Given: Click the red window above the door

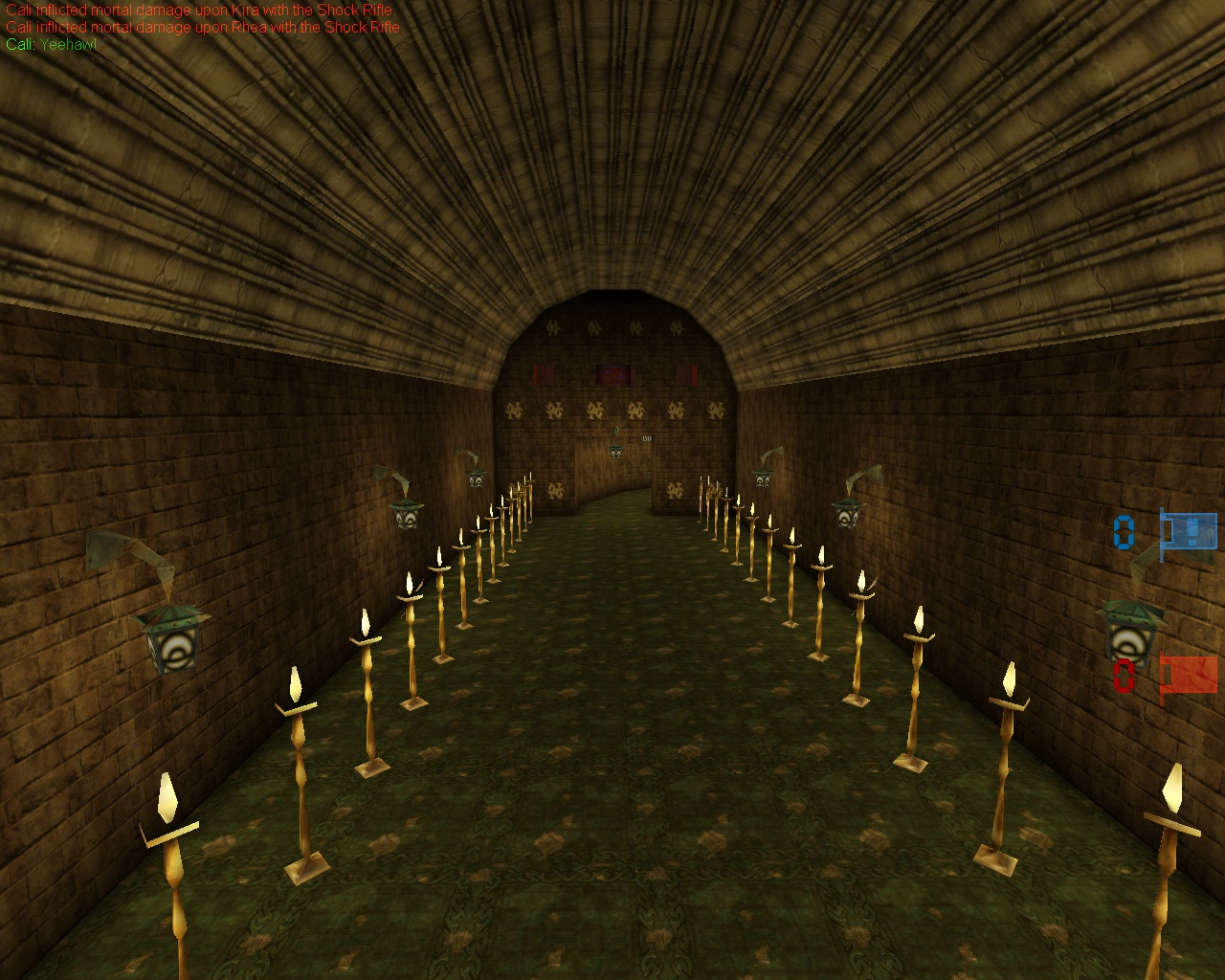Looking at the screenshot, I should [x=612, y=373].
